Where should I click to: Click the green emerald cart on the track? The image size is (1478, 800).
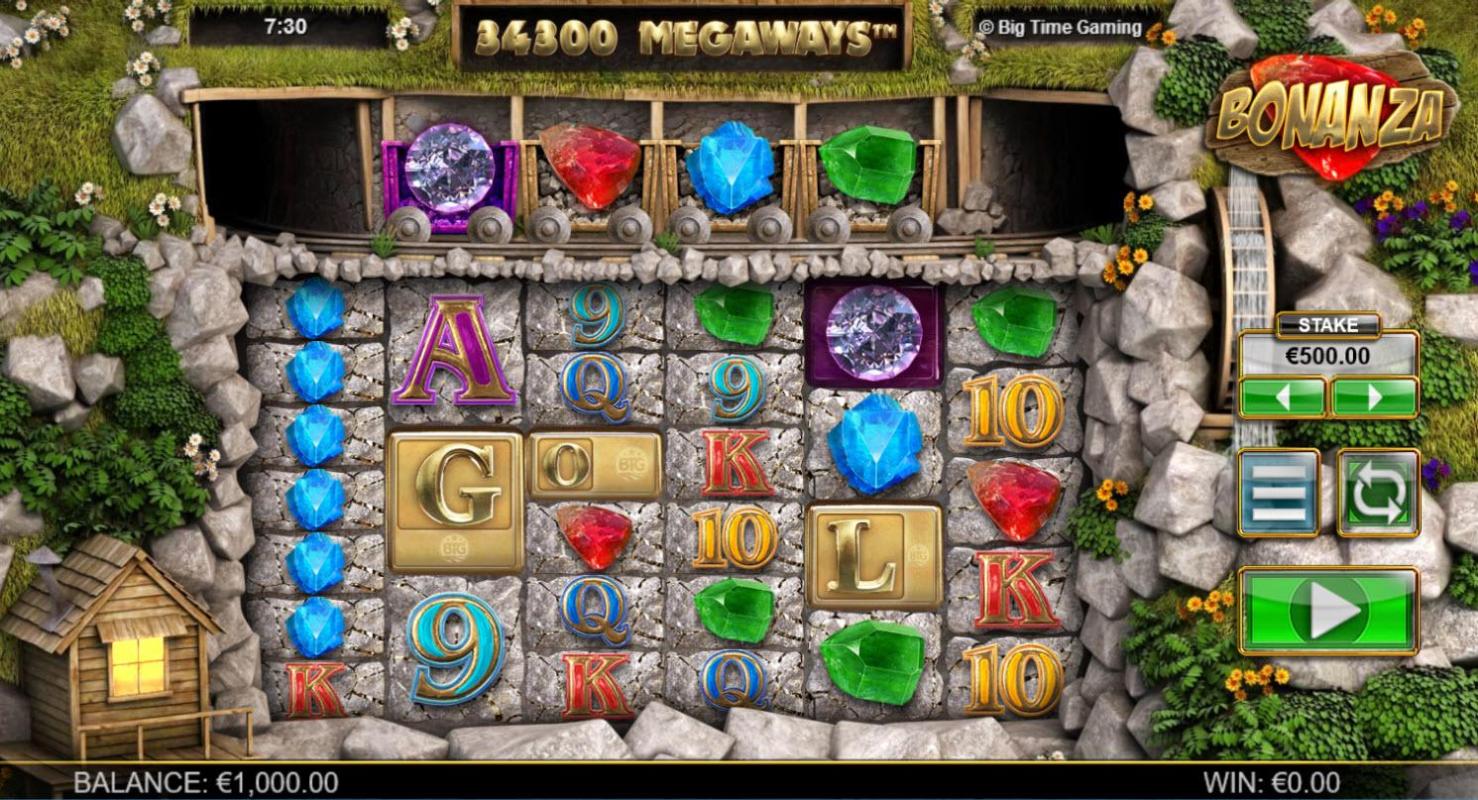865,165
